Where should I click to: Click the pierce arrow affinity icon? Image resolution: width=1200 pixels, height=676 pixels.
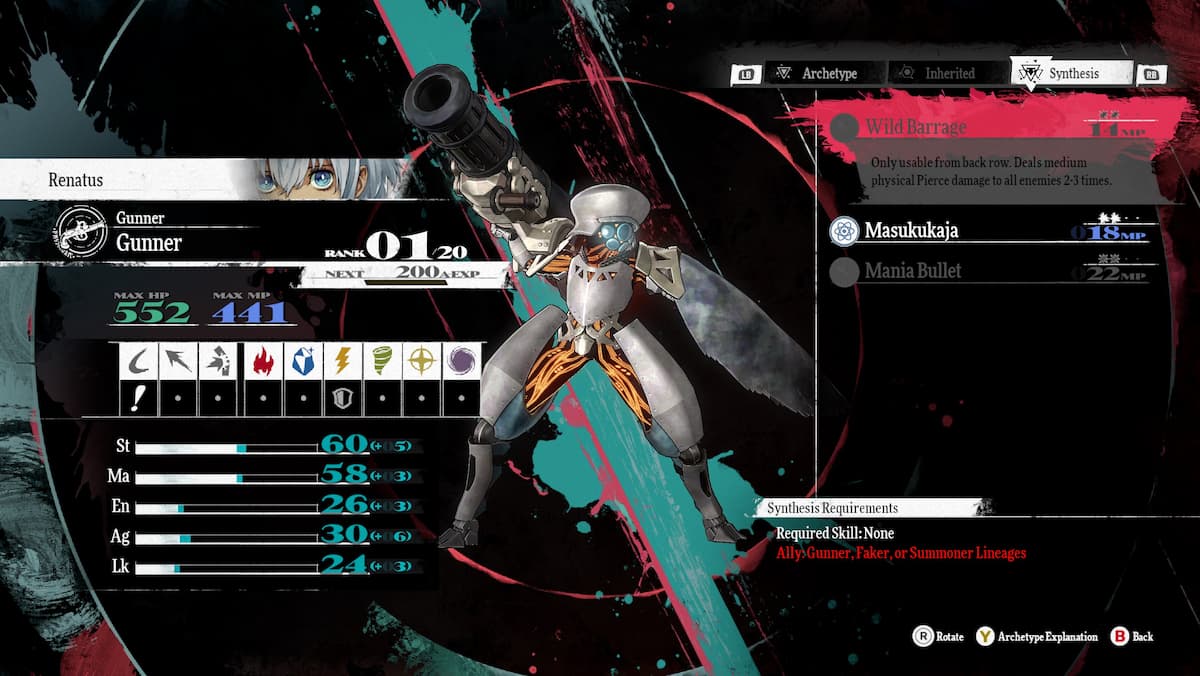pos(179,361)
